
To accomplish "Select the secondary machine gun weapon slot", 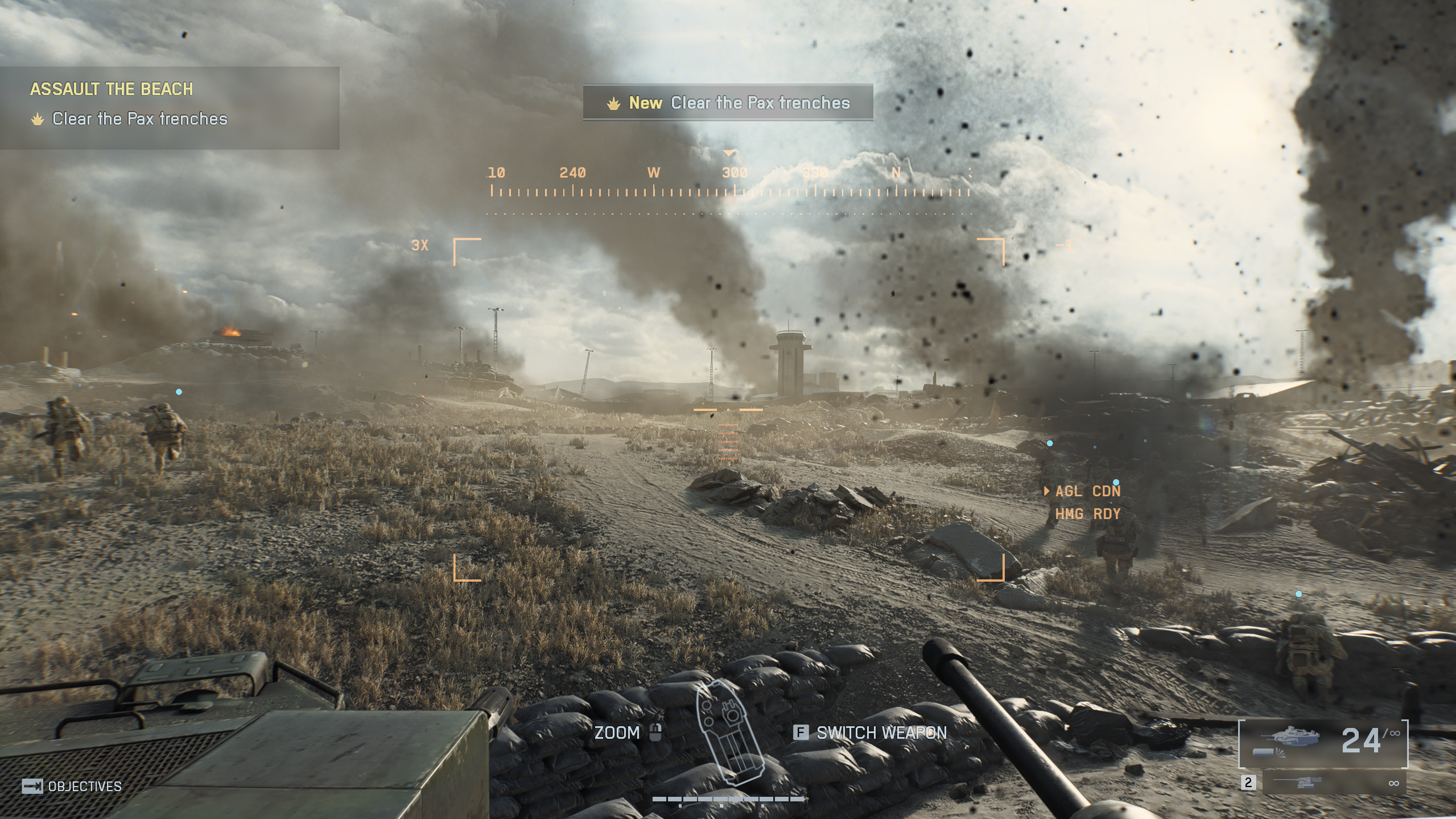I will click(x=1334, y=783).
